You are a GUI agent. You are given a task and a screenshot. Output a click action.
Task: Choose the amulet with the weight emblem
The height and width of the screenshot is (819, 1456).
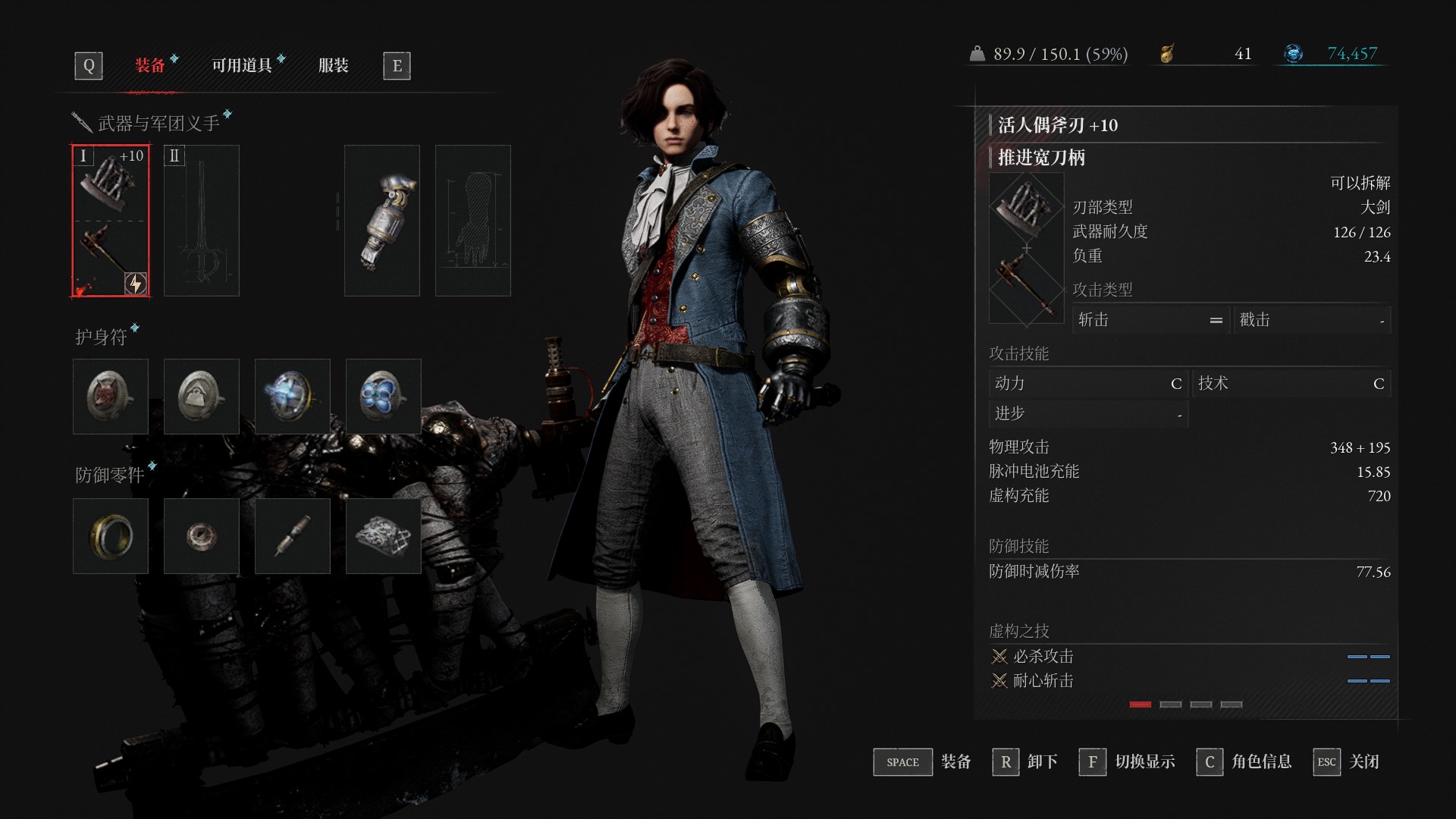tap(202, 397)
